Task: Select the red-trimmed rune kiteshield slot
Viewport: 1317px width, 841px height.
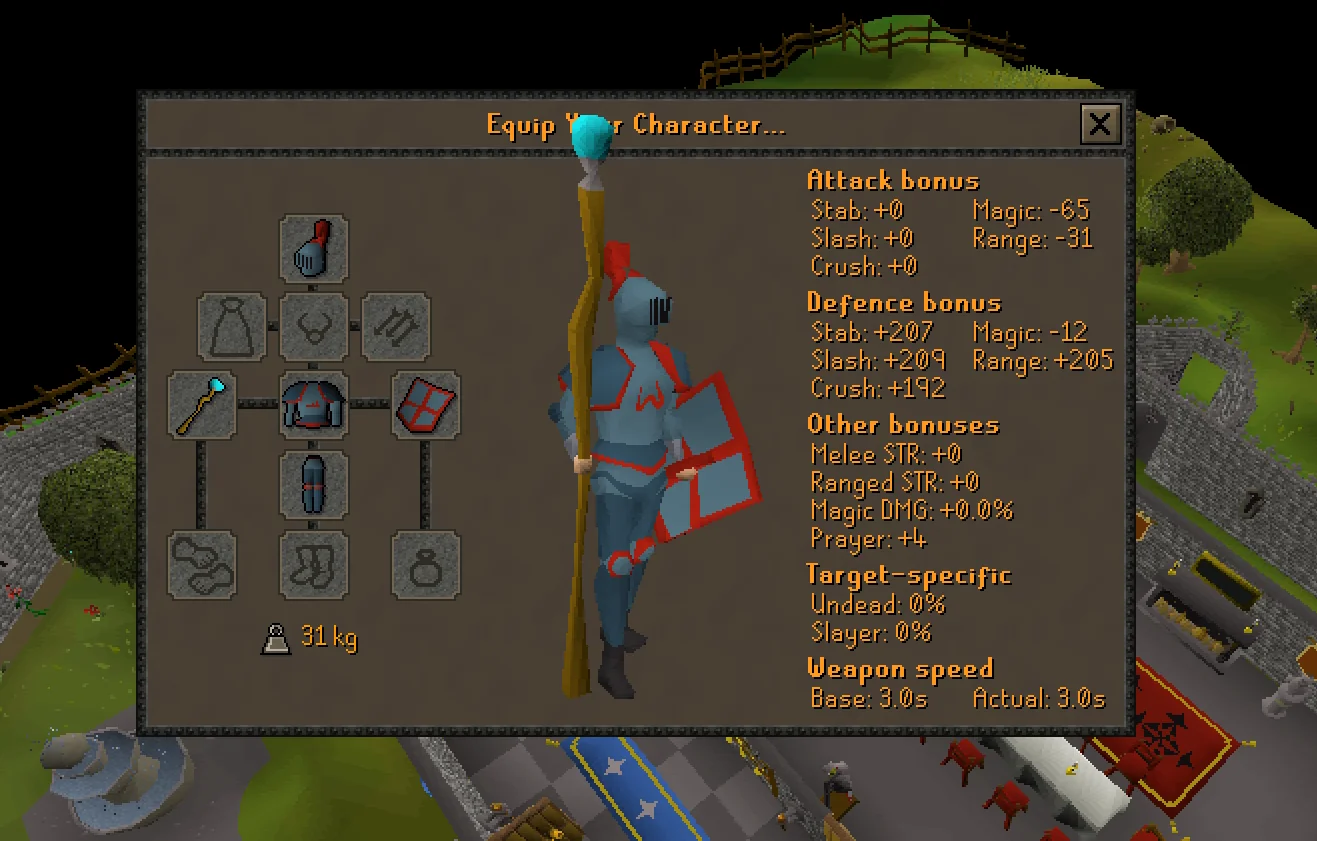Action: point(424,405)
